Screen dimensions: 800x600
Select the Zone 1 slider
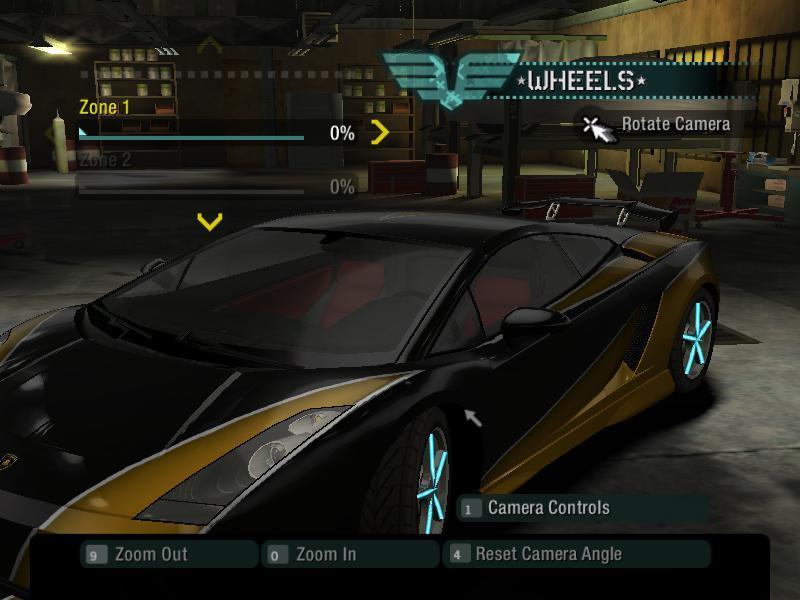point(192,133)
